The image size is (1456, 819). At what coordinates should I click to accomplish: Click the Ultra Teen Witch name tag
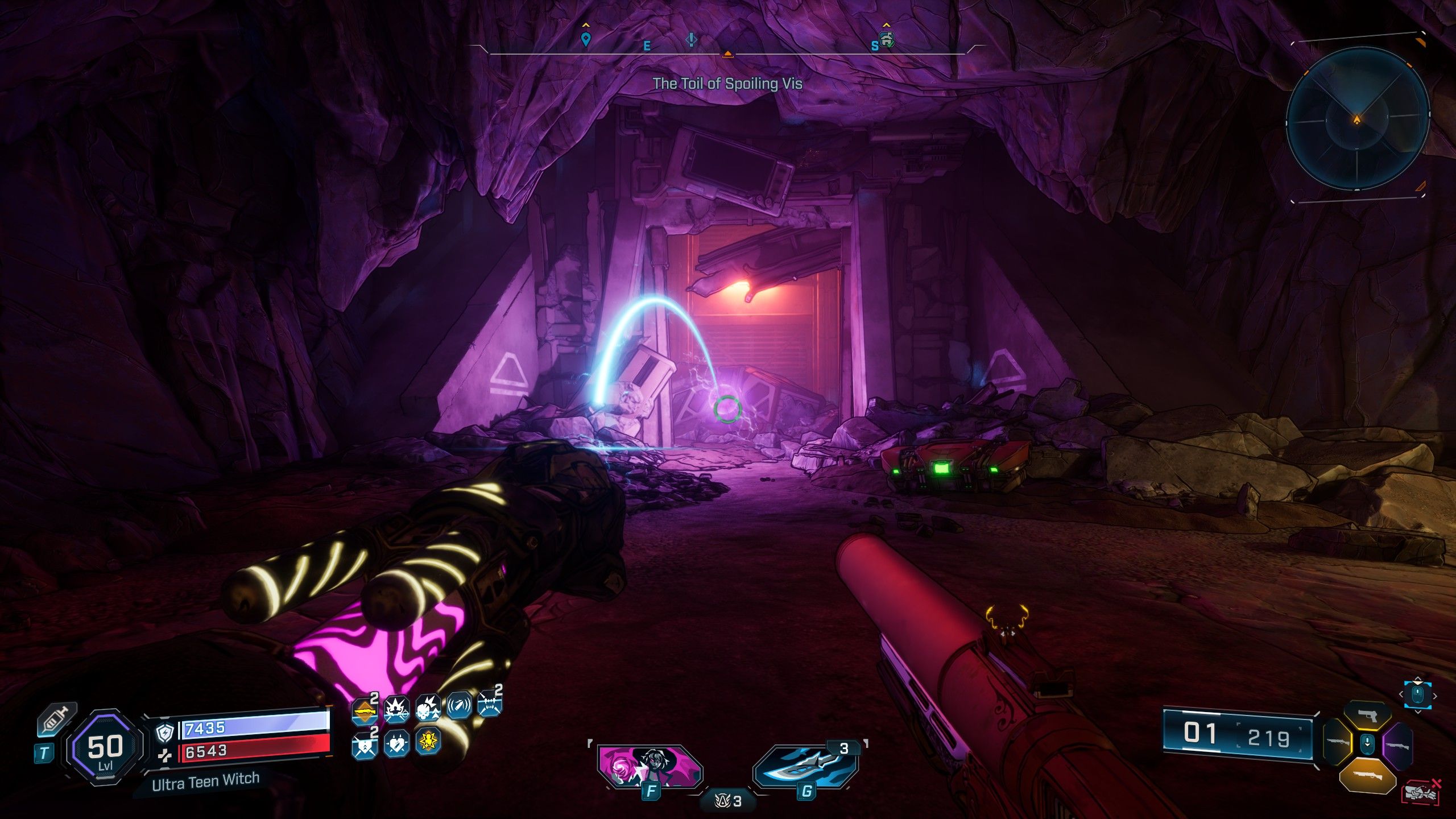coord(205,781)
